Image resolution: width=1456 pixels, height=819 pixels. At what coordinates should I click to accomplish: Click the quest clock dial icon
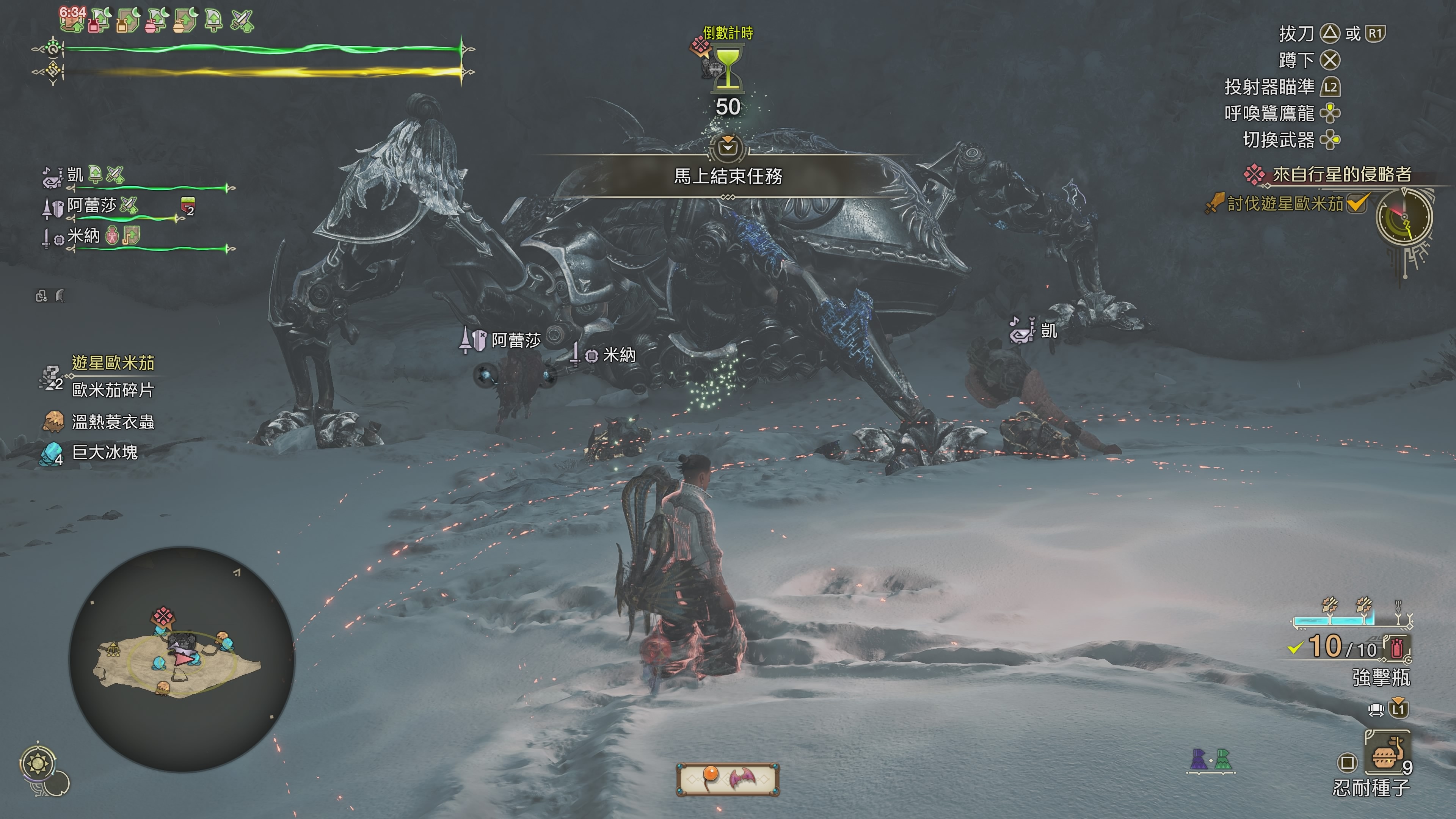(1404, 218)
